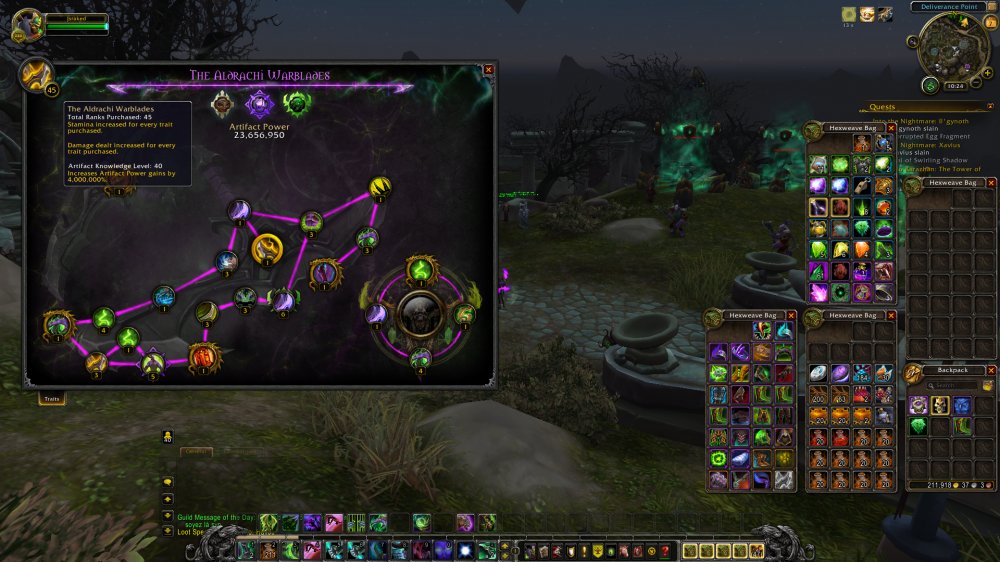Image resolution: width=1000 pixels, height=562 pixels.
Task: Close the Aldrachi Warblades artifact window
Action: click(488, 70)
